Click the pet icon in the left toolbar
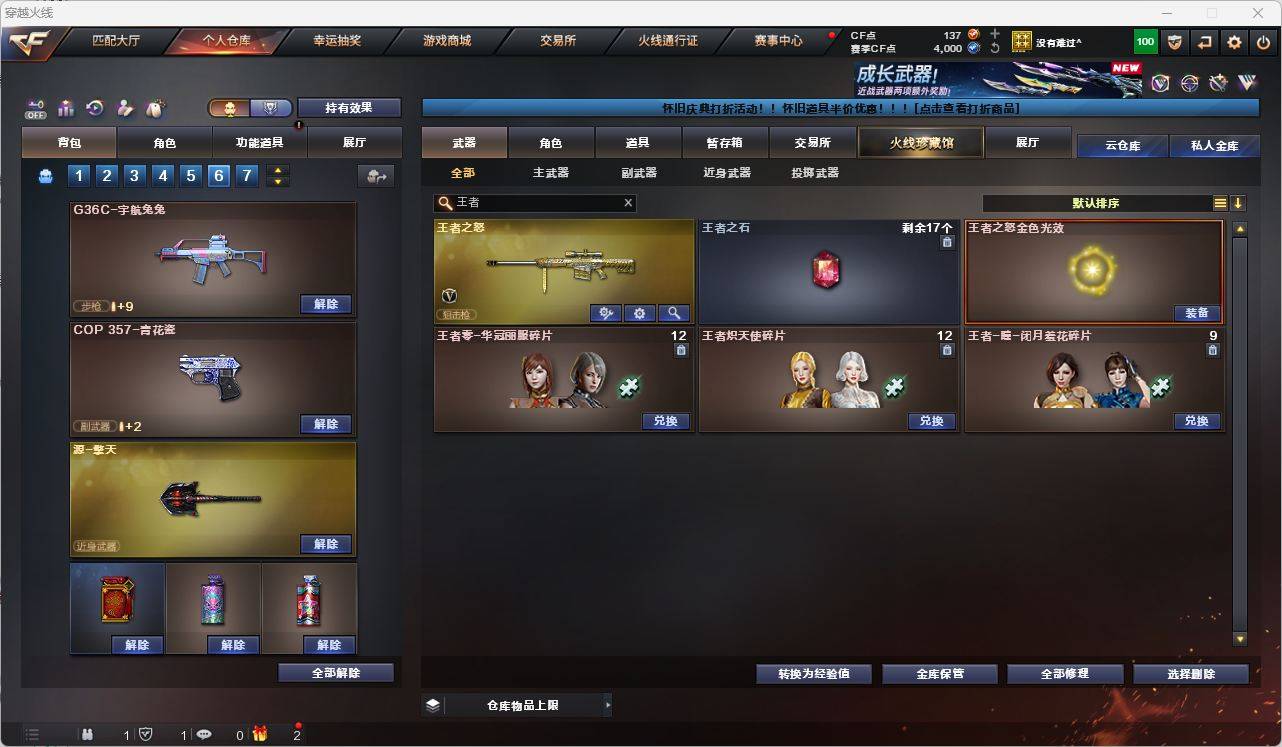Screen dimensions: 1282x747 (x=153, y=108)
